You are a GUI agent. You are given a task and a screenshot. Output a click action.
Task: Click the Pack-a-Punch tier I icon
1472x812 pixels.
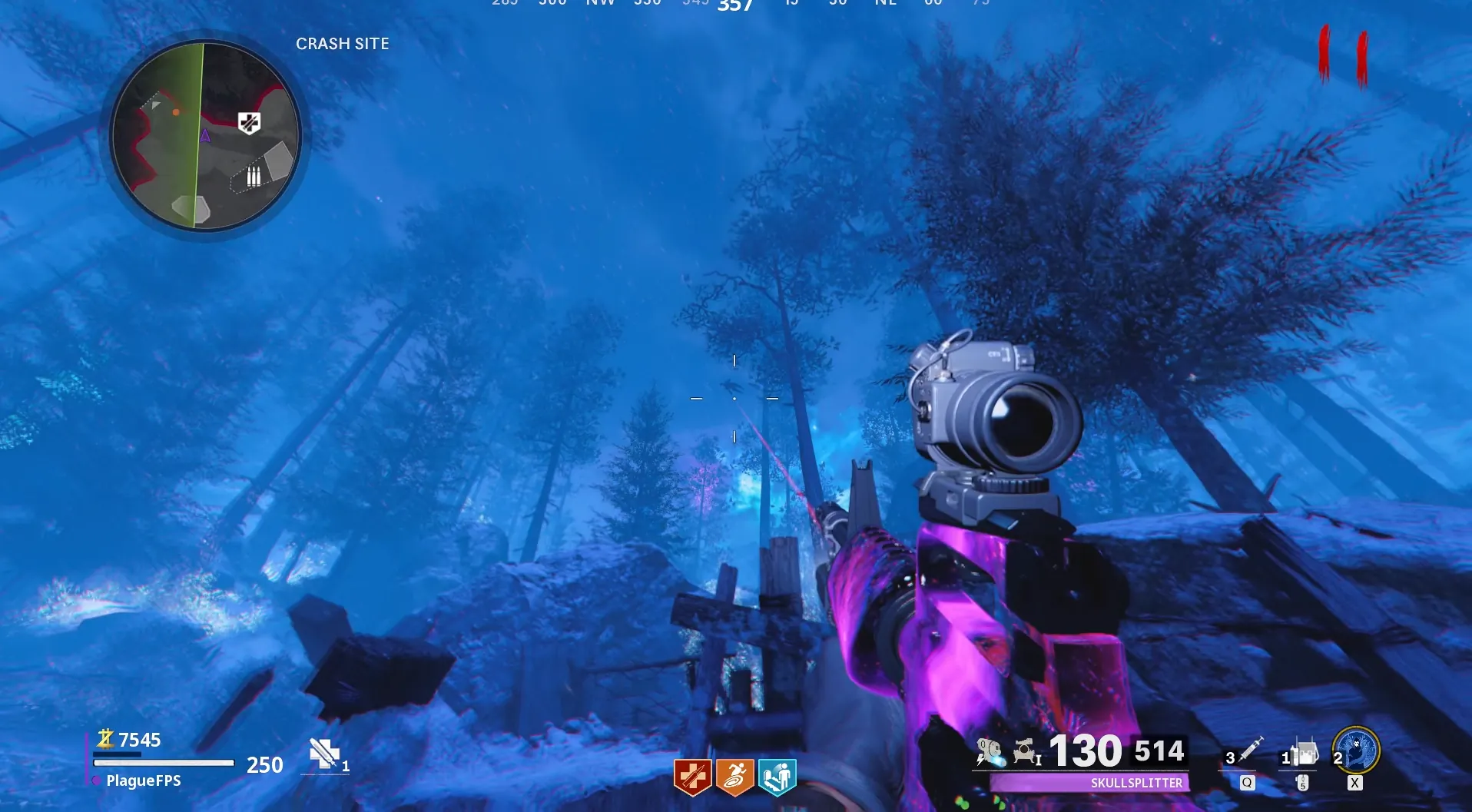click(1026, 752)
